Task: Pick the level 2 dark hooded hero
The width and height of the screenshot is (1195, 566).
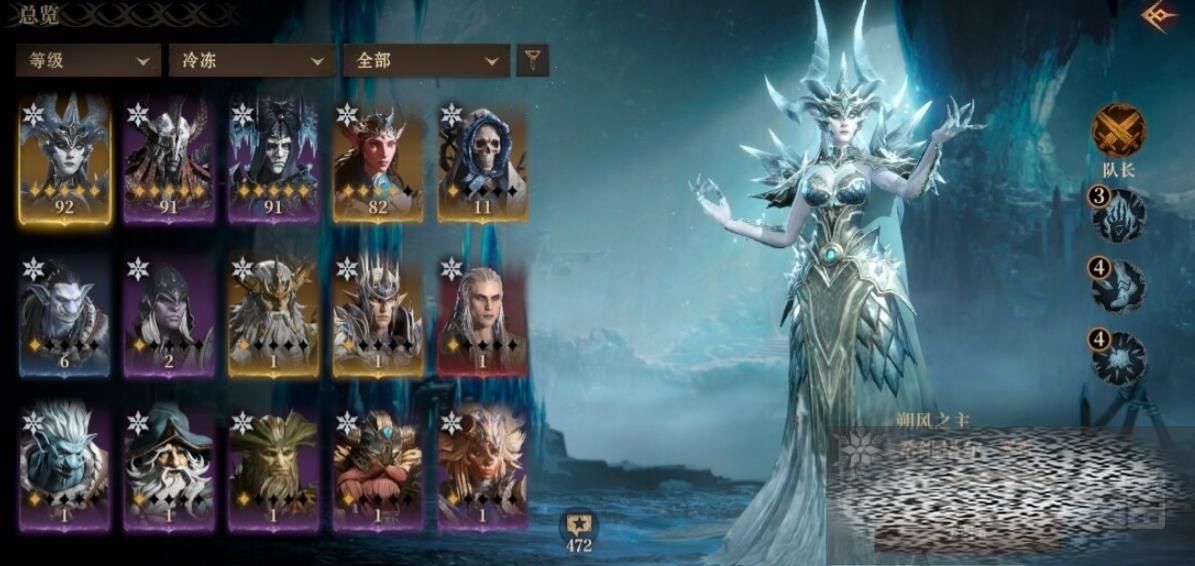Action: click(169, 315)
